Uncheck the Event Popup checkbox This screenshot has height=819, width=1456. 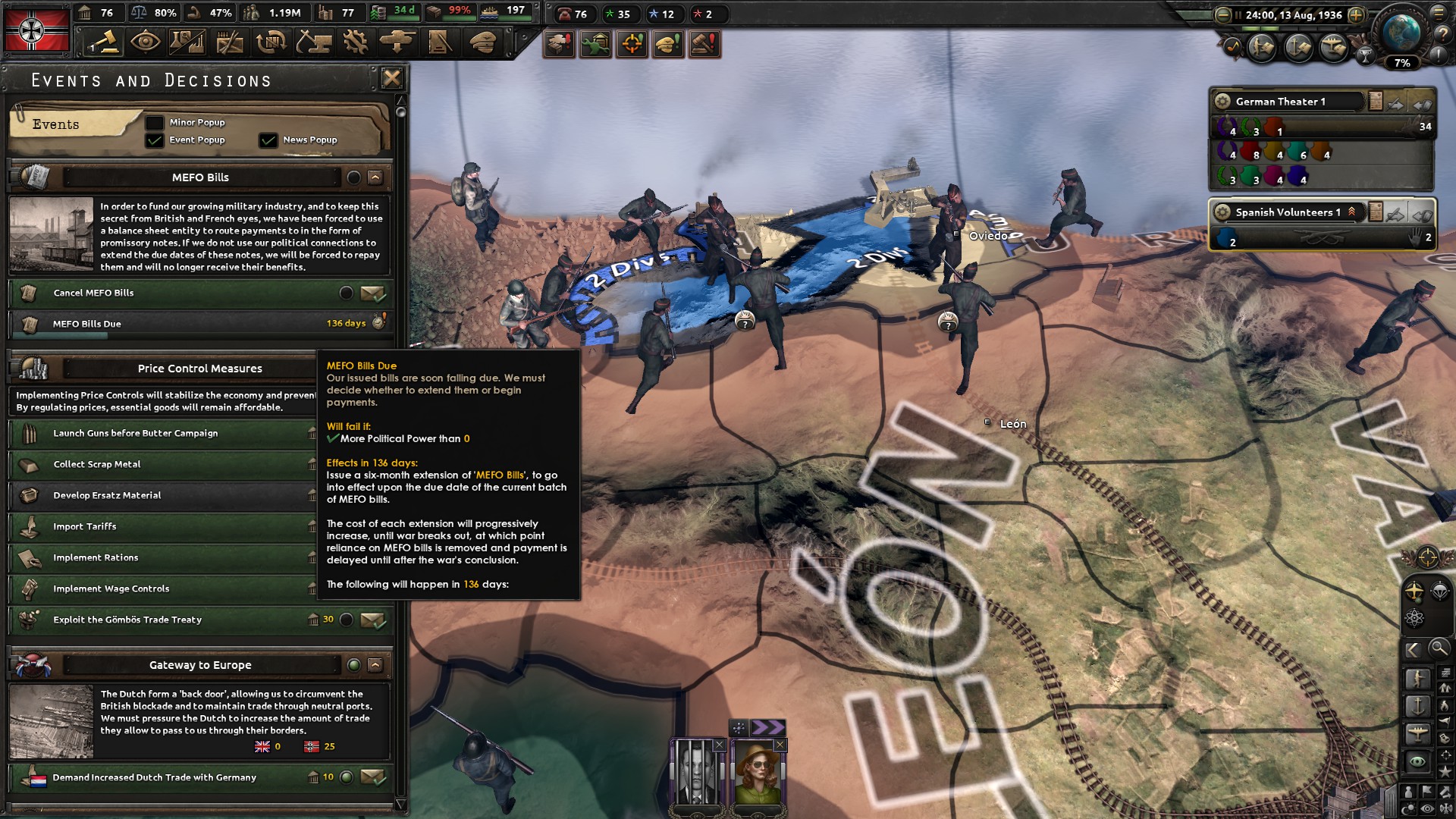156,140
